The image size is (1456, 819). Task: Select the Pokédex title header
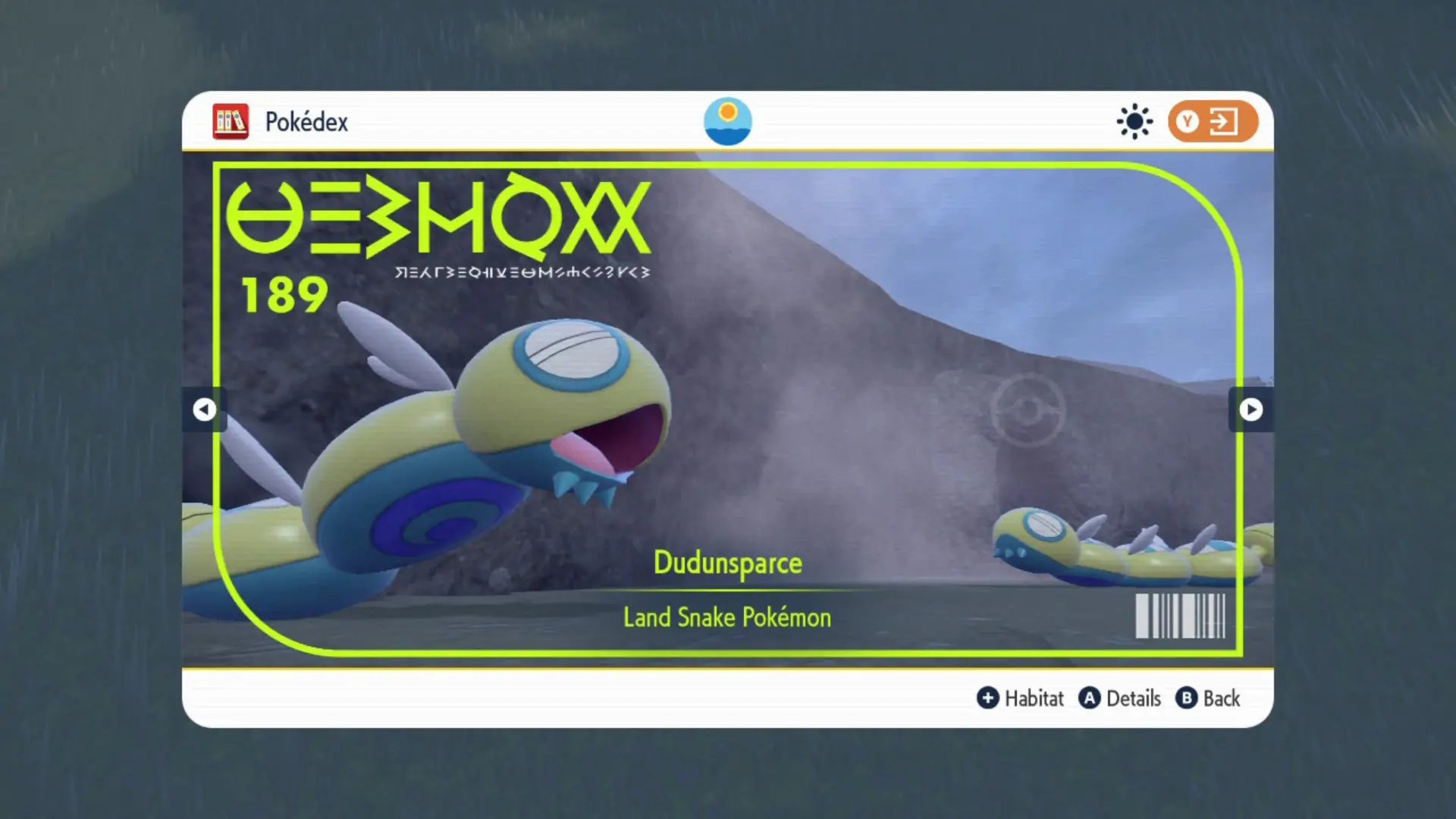tap(306, 121)
